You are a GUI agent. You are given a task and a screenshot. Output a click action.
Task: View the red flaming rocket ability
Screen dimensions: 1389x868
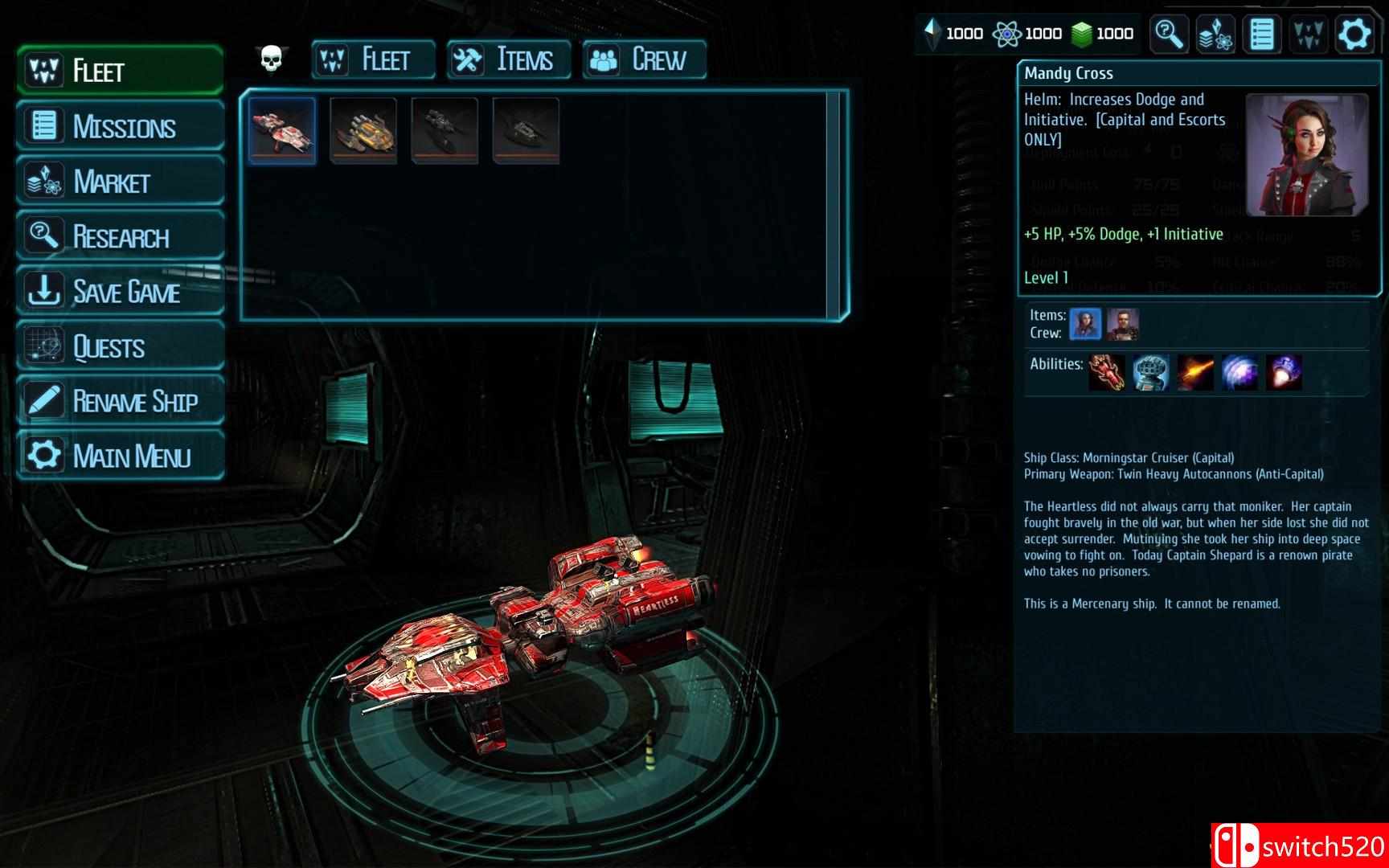[x=1107, y=373]
